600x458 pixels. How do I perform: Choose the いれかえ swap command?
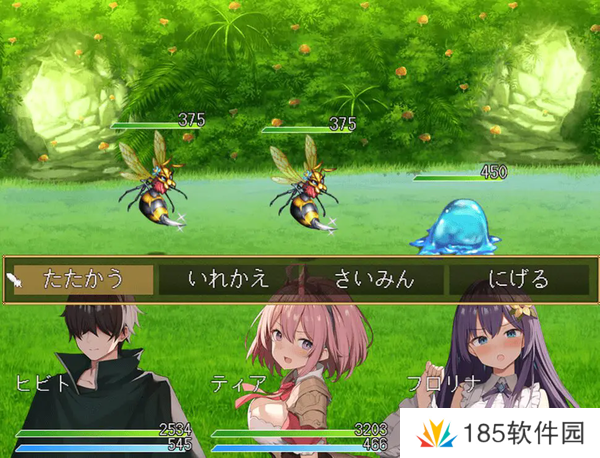coord(229,279)
